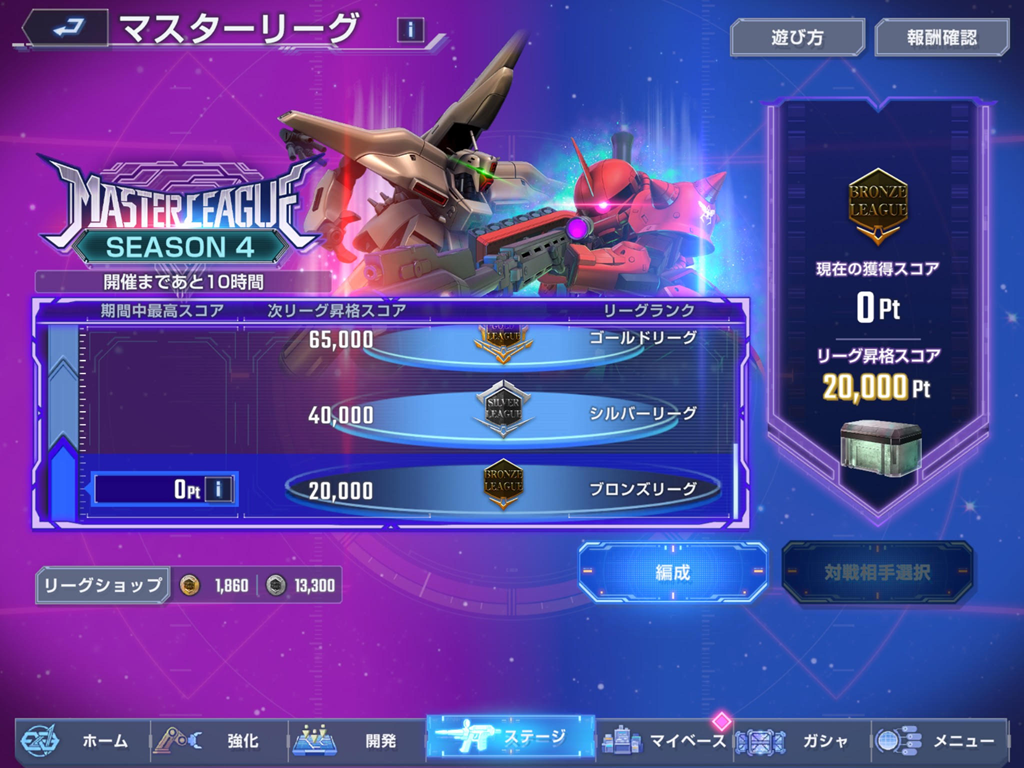Tap the 編成 formation button

[x=672, y=572]
